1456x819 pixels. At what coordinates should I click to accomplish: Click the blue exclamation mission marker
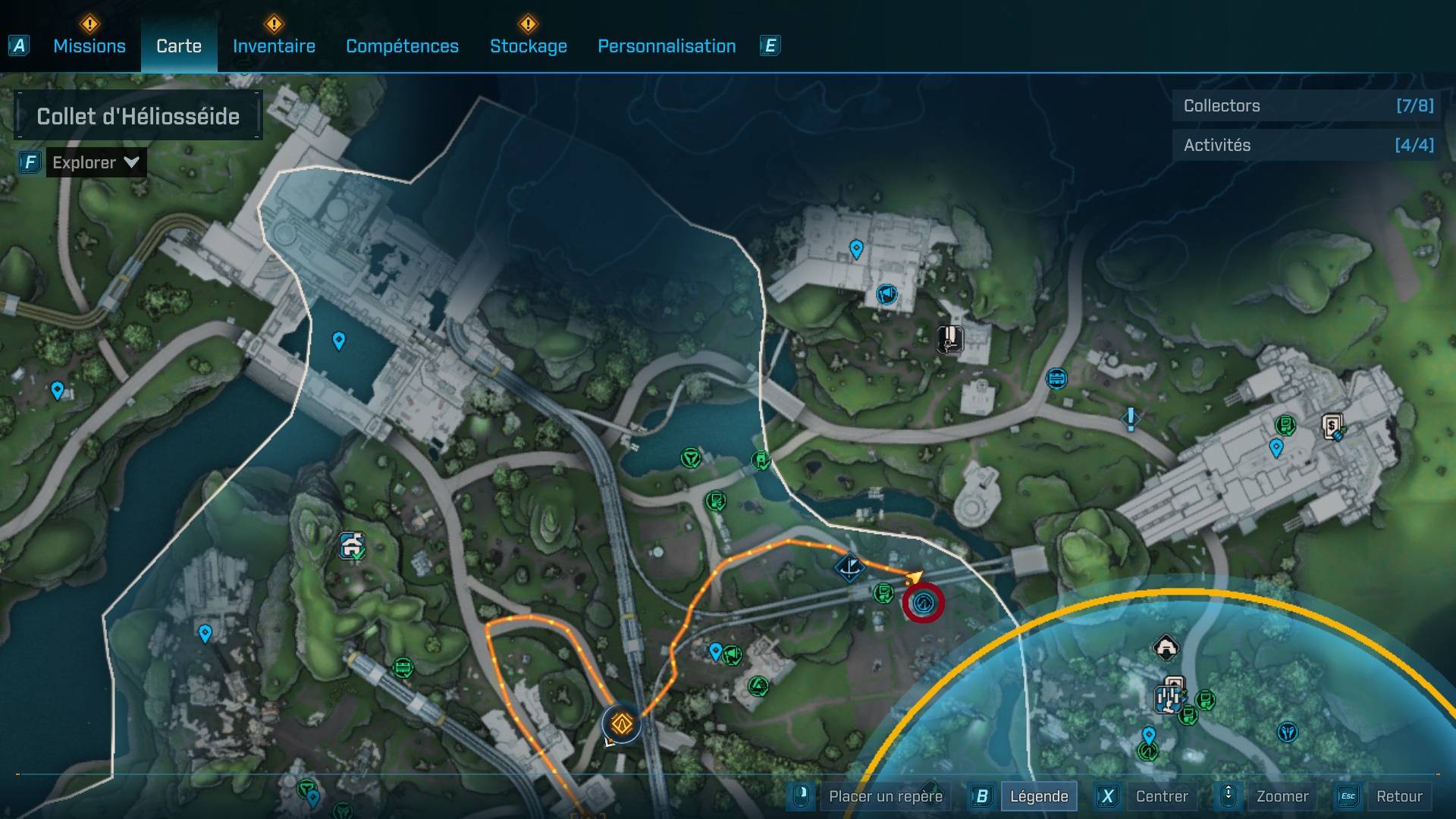click(x=1130, y=419)
